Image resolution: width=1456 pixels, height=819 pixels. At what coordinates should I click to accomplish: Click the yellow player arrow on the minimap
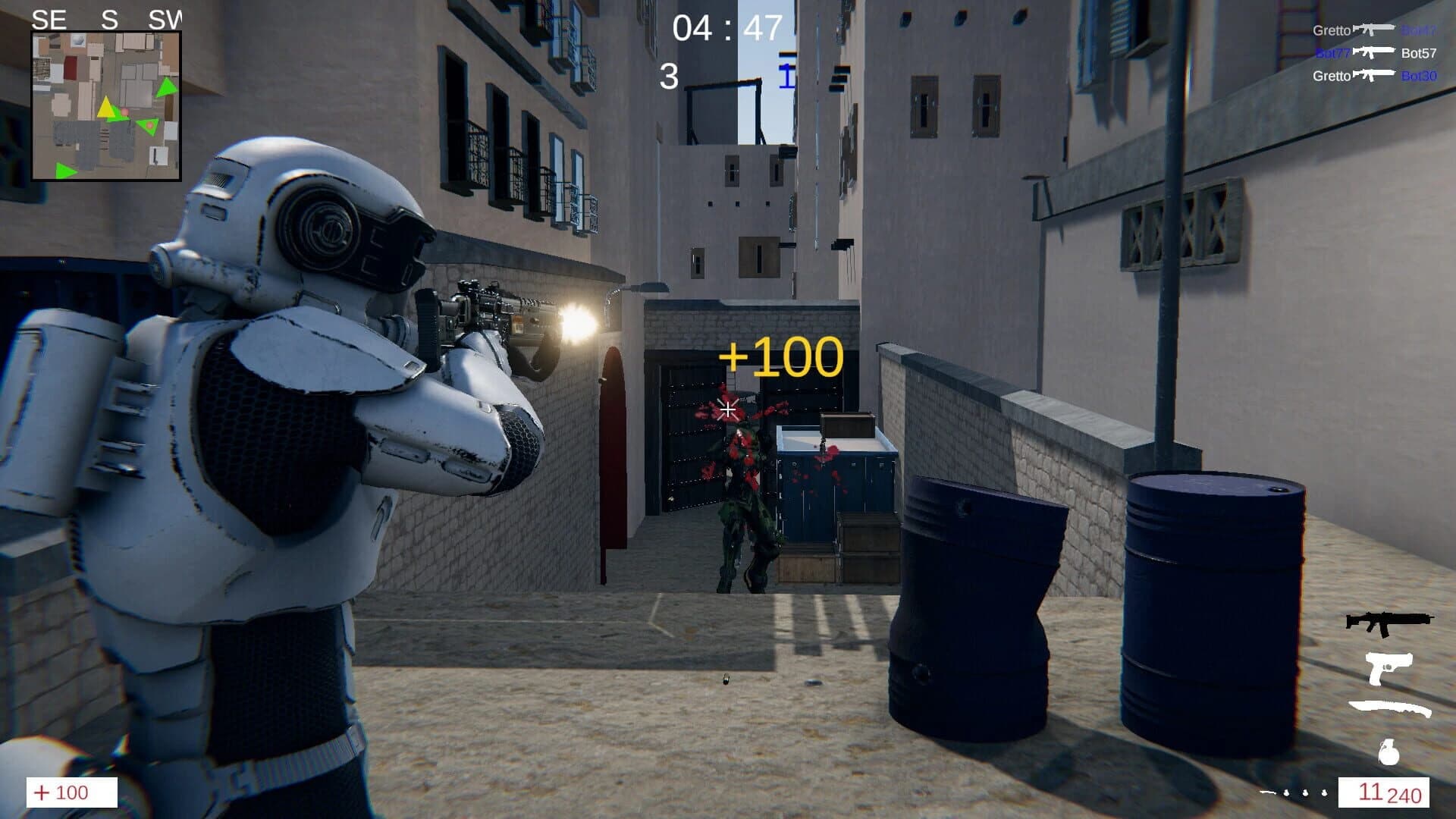pyautogui.click(x=106, y=110)
